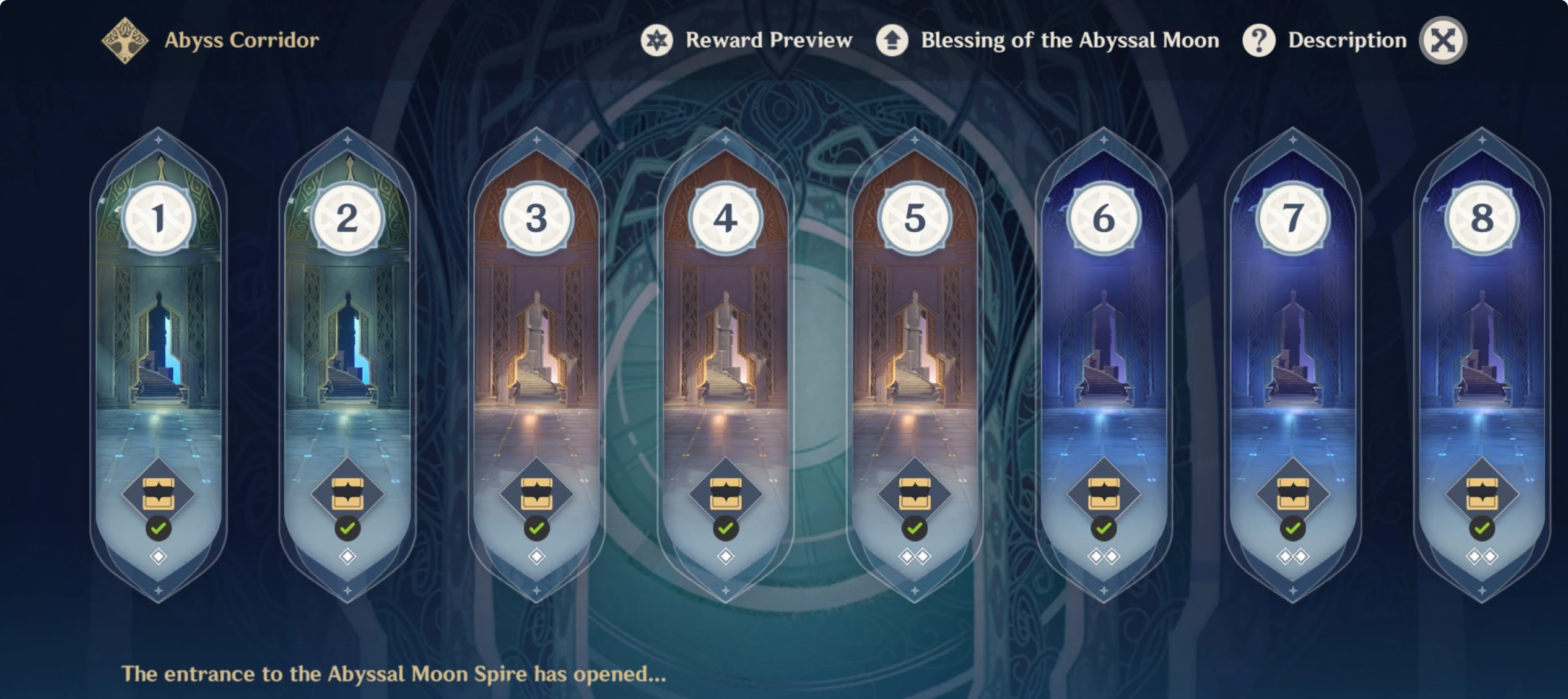Click the green checkmark under Floor 6's chest
Screen dimensions: 1568x699
(x=1102, y=529)
